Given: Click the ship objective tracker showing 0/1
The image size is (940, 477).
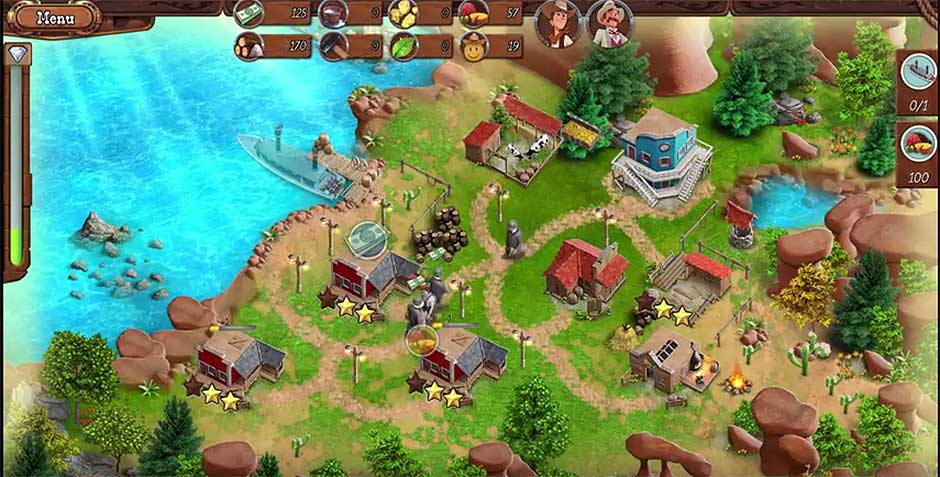Looking at the screenshot, I should coord(918,79).
